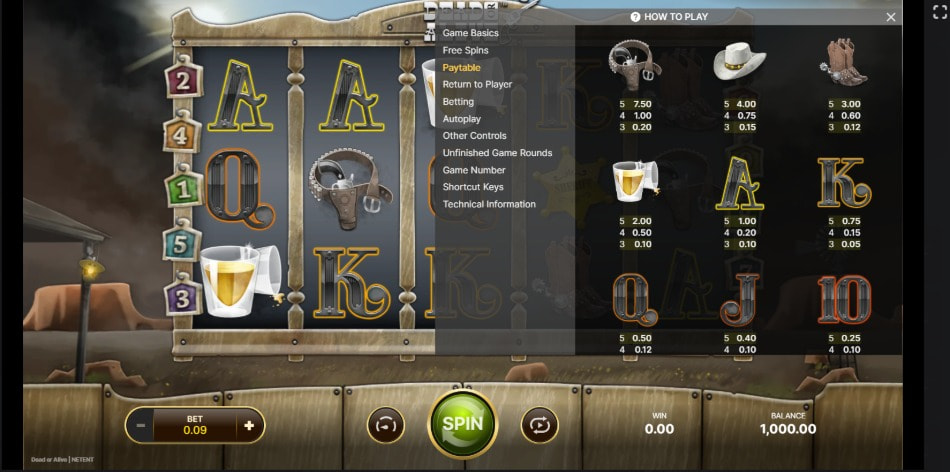Viewport: 950px width, 472px height.
Task: Open Technical Information section
Action: coord(489,204)
